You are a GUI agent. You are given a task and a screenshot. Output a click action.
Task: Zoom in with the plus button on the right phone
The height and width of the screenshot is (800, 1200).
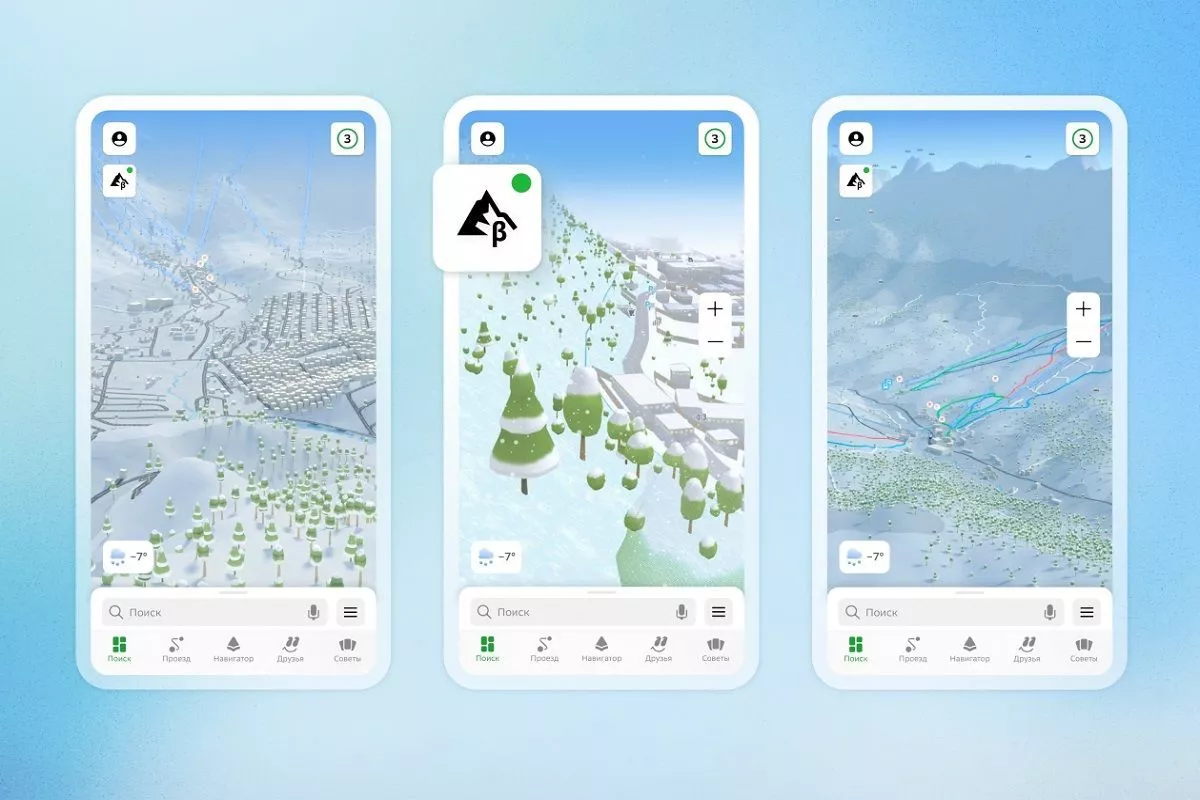point(1083,309)
